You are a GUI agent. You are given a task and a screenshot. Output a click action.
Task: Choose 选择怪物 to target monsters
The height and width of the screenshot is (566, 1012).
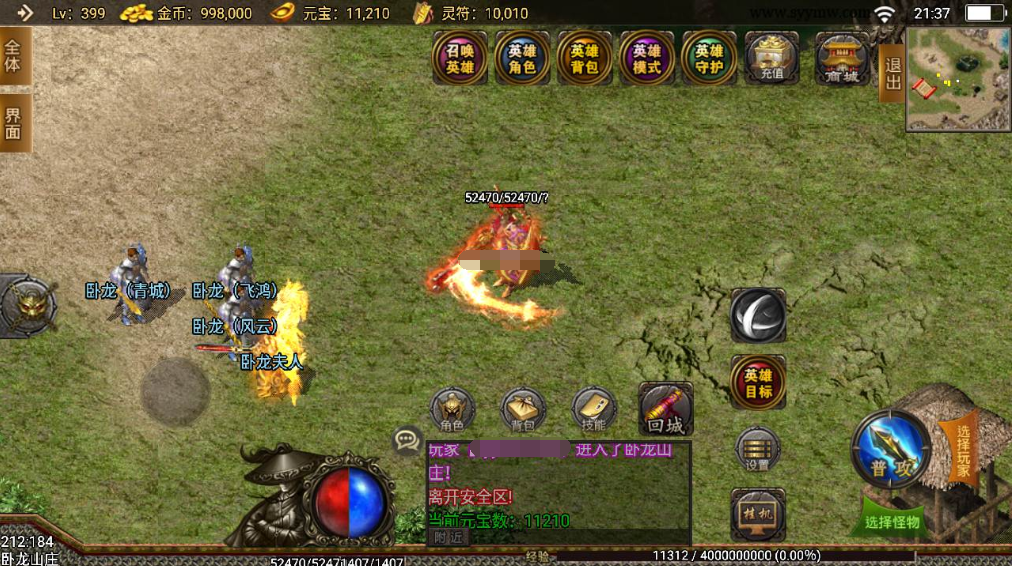[893, 521]
